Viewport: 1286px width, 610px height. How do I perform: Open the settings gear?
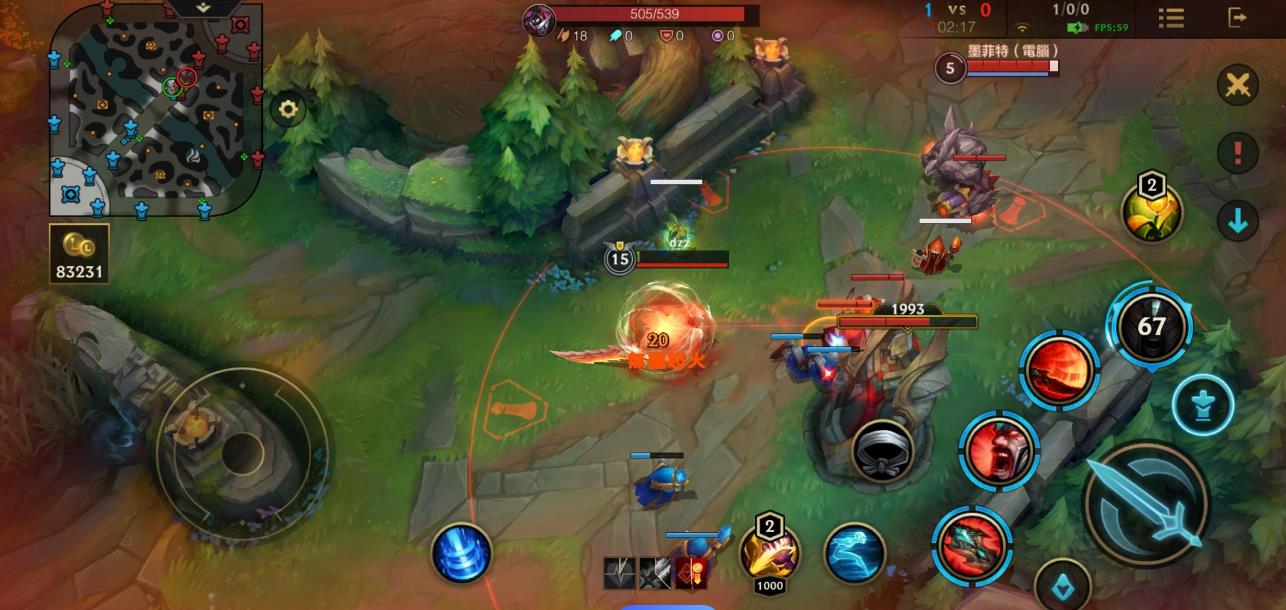point(289,109)
